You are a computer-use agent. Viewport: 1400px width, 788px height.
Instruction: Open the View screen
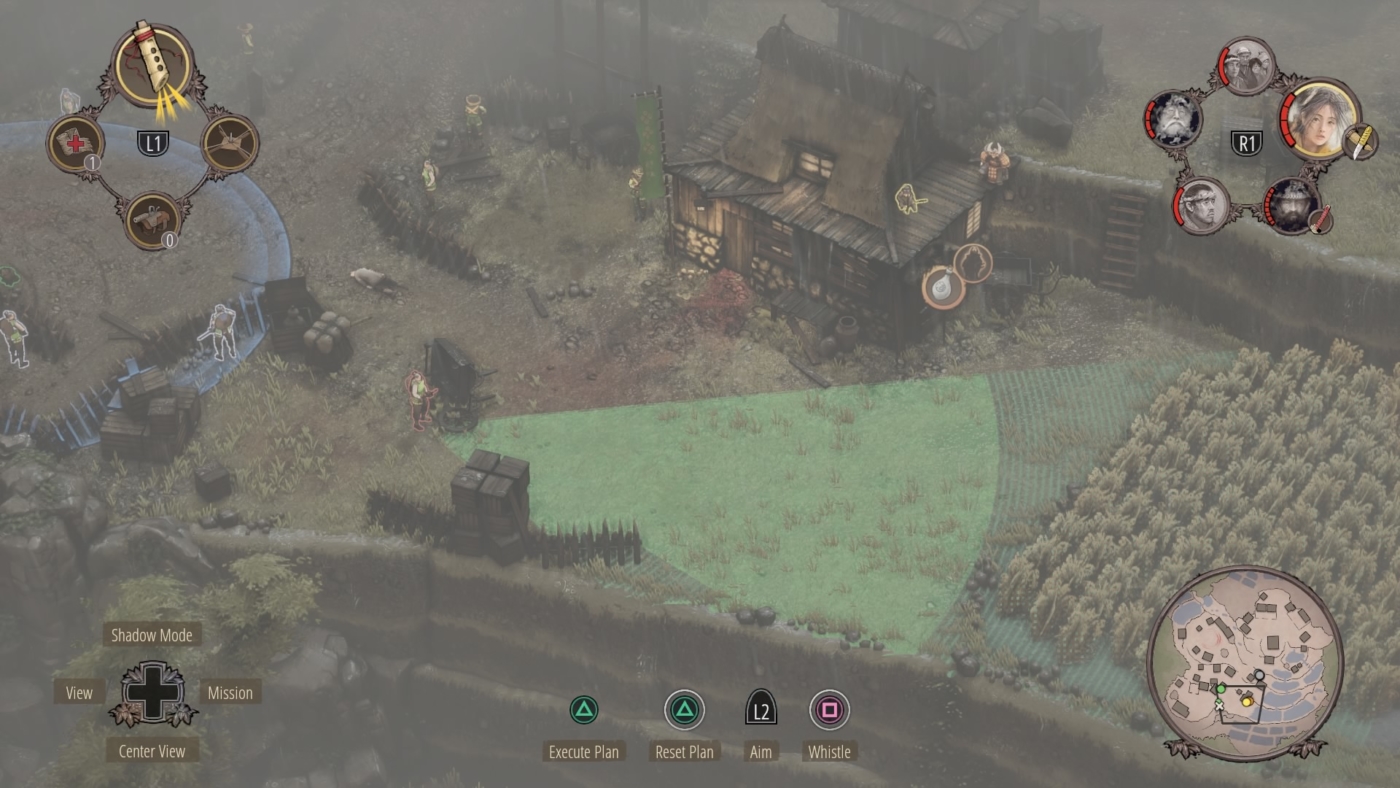click(x=77, y=692)
